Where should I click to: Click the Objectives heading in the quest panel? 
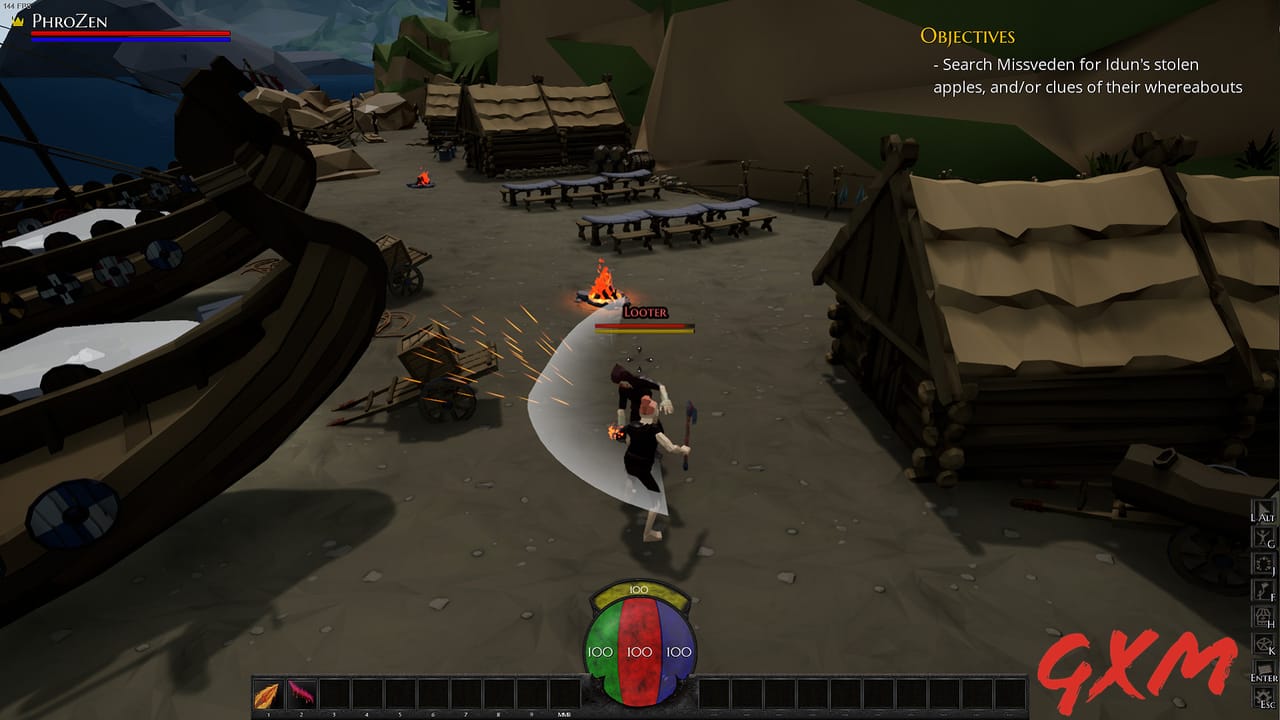tap(966, 36)
